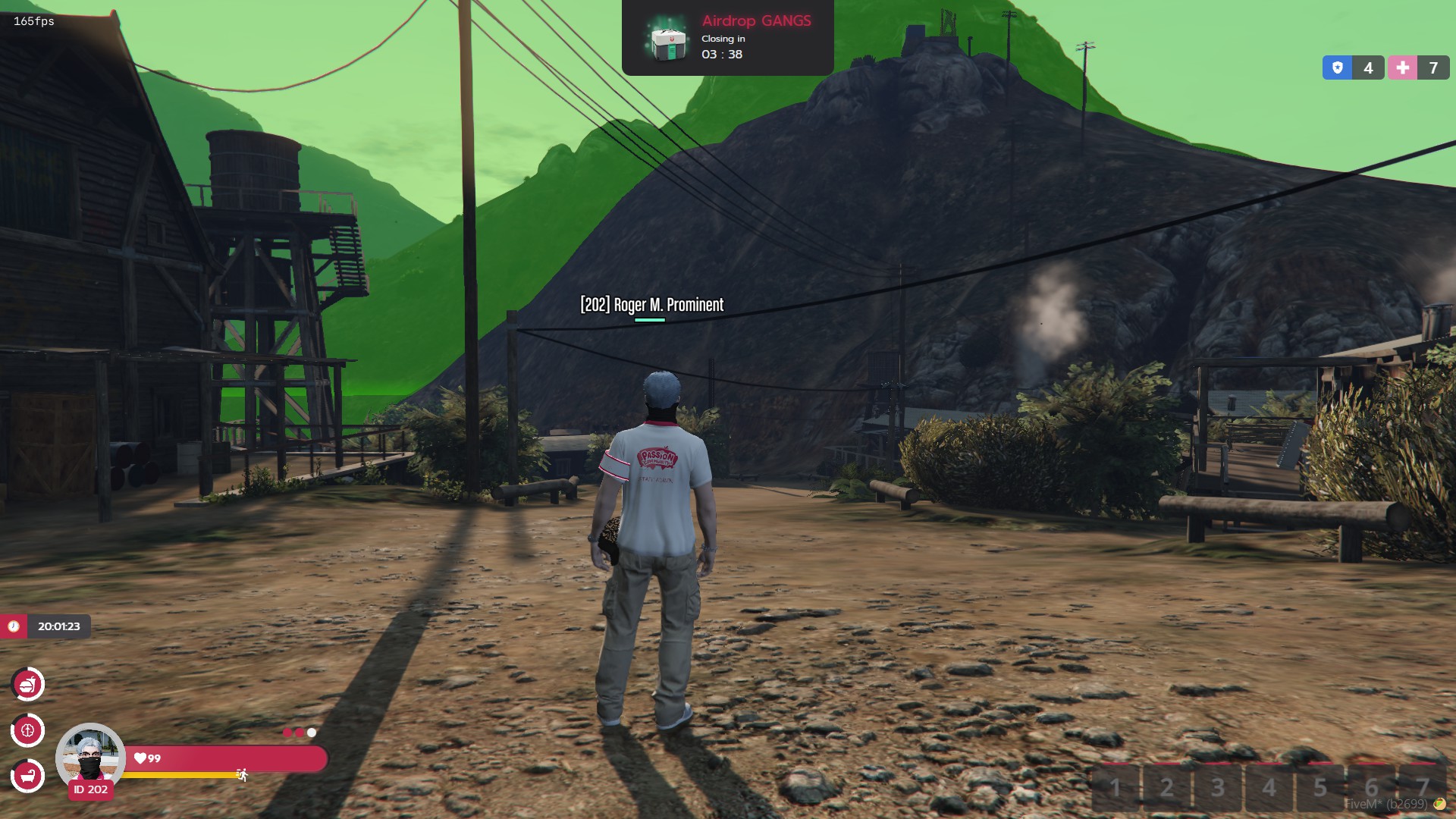Viewport: 1456px width, 819px height.
Task: Select the burger and drink hunger icon
Action: pyautogui.click(x=28, y=685)
